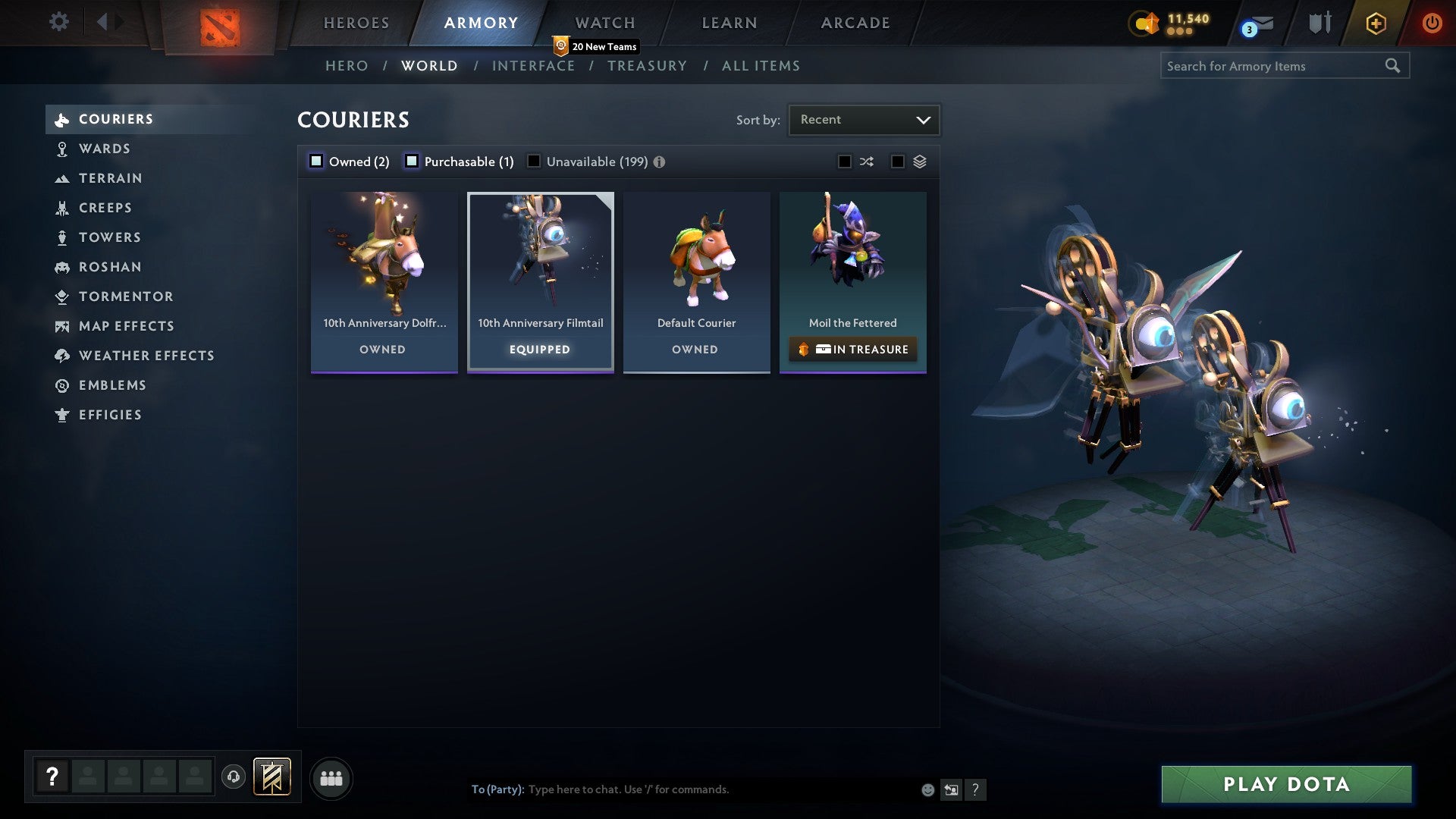Select the layered stack icon on filter bar
The width and height of the screenshot is (1456, 819).
[x=920, y=161]
